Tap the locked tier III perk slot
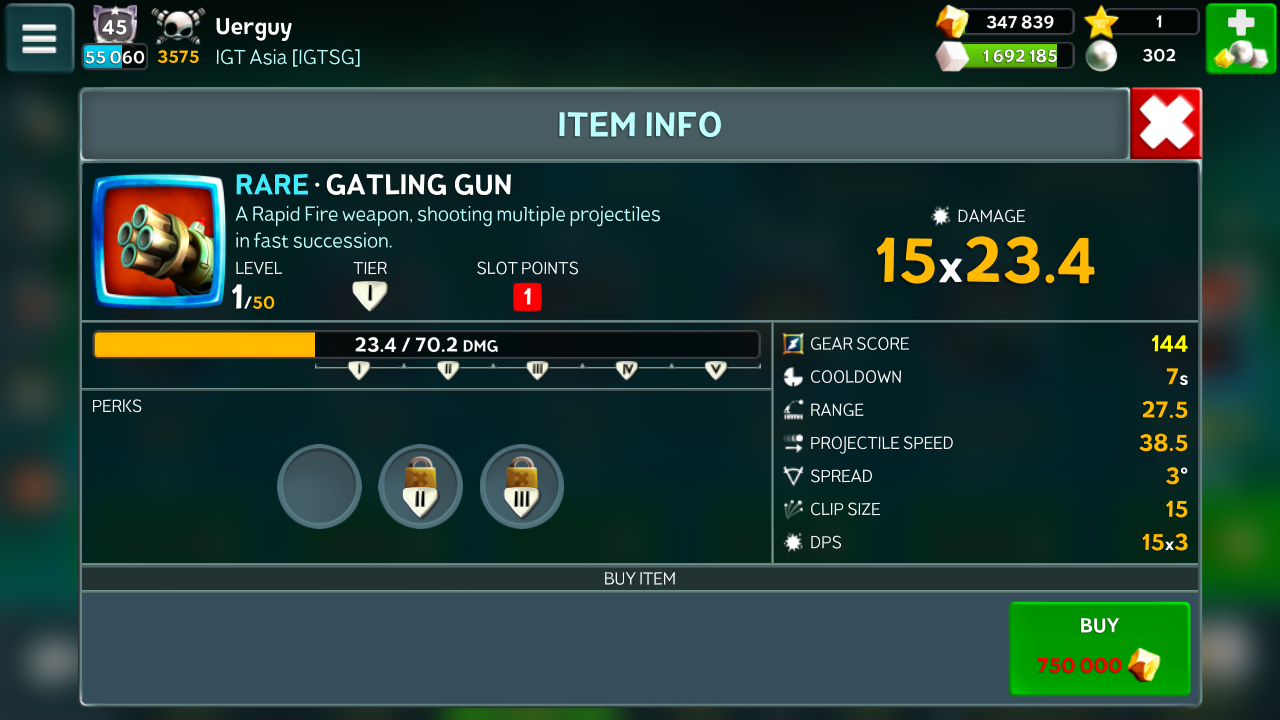 click(x=522, y=487)
